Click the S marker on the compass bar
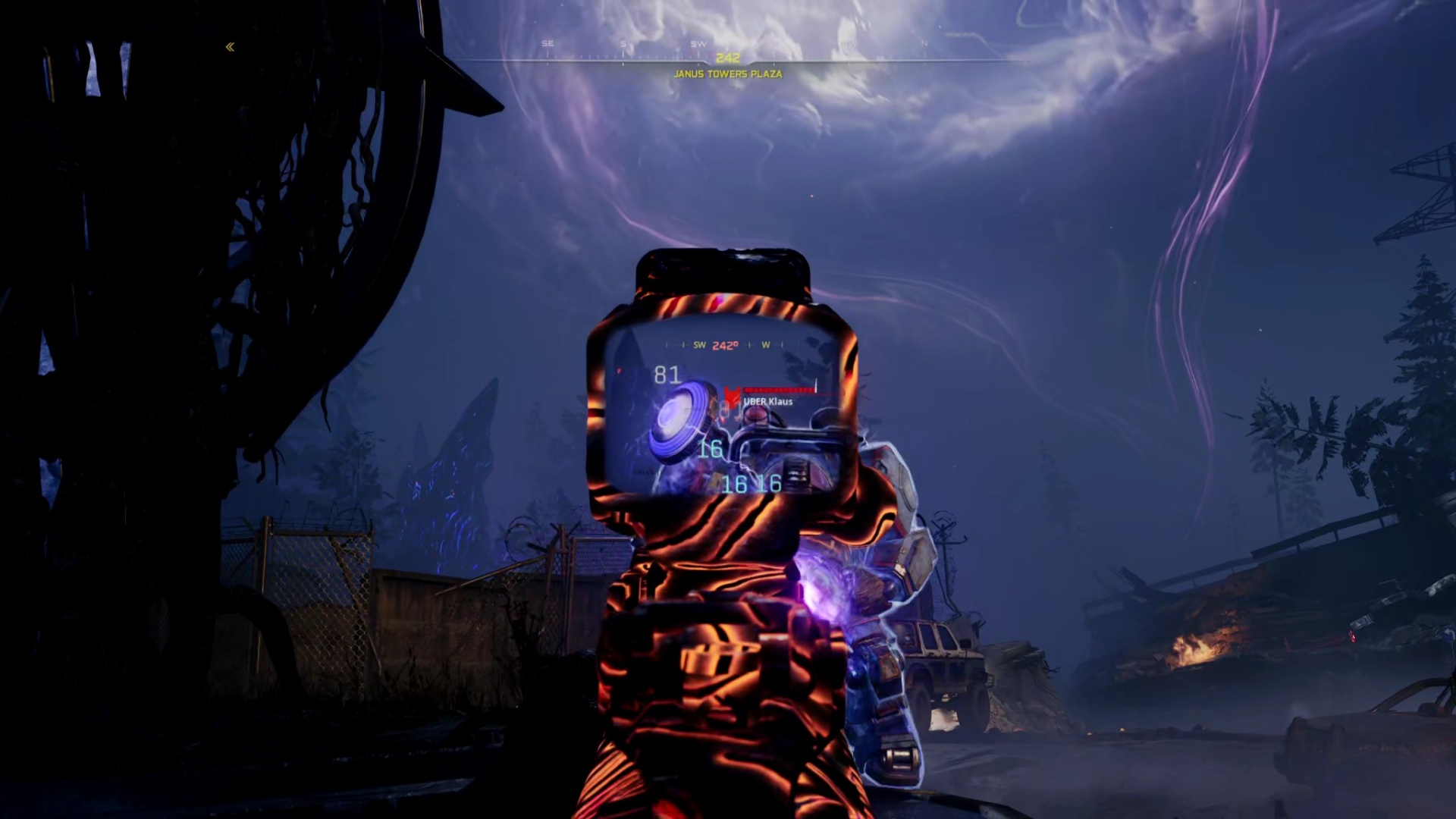Viewport: 1456px width, 819px height. tap(623, 43)
